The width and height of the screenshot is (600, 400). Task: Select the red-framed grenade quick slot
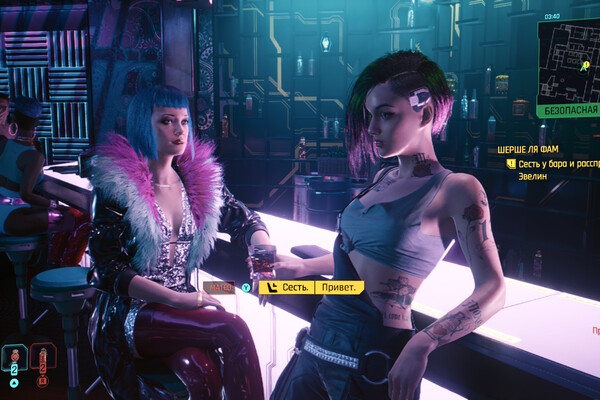(43, 357)
